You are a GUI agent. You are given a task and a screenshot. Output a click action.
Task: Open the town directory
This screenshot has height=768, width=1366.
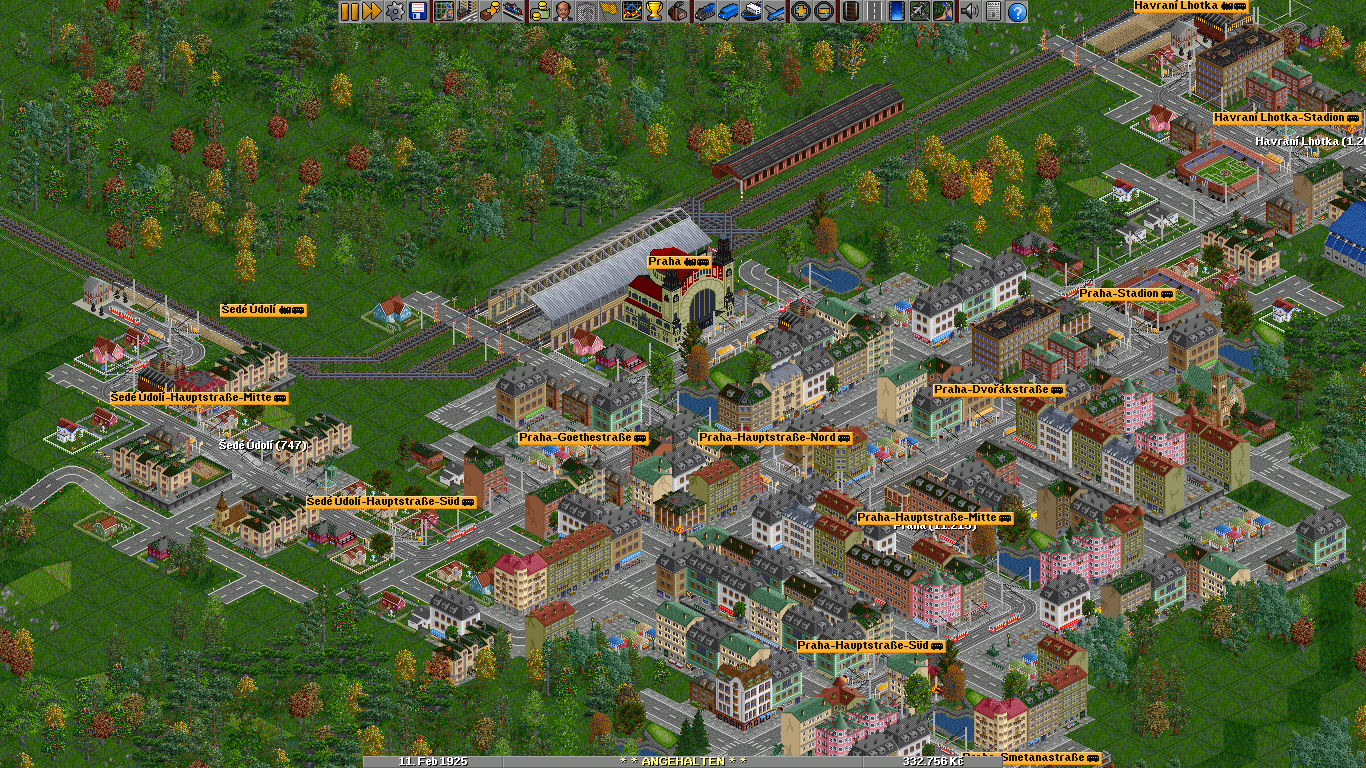tap(466, 11)
